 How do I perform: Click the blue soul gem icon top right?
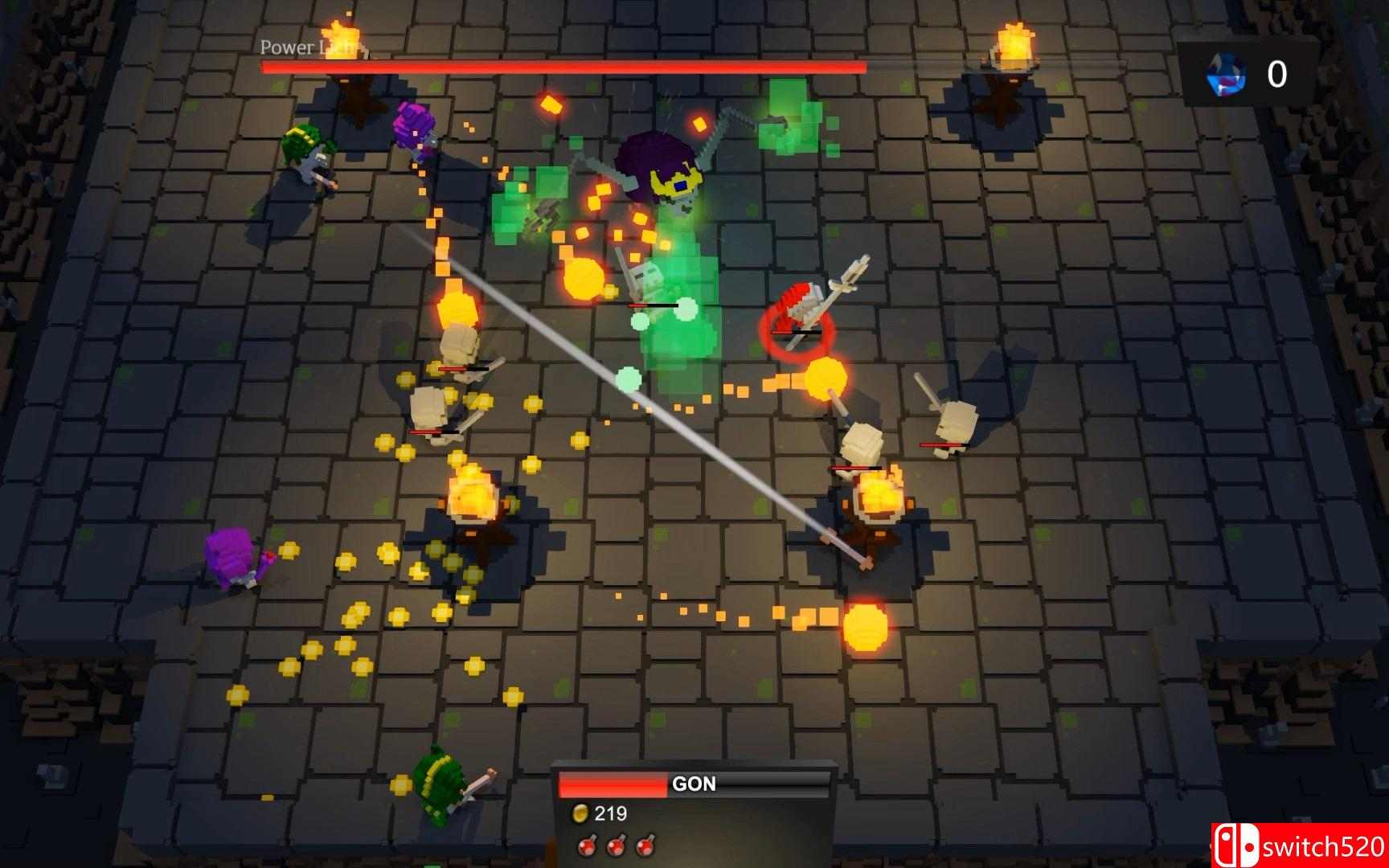pos(1223,76)
